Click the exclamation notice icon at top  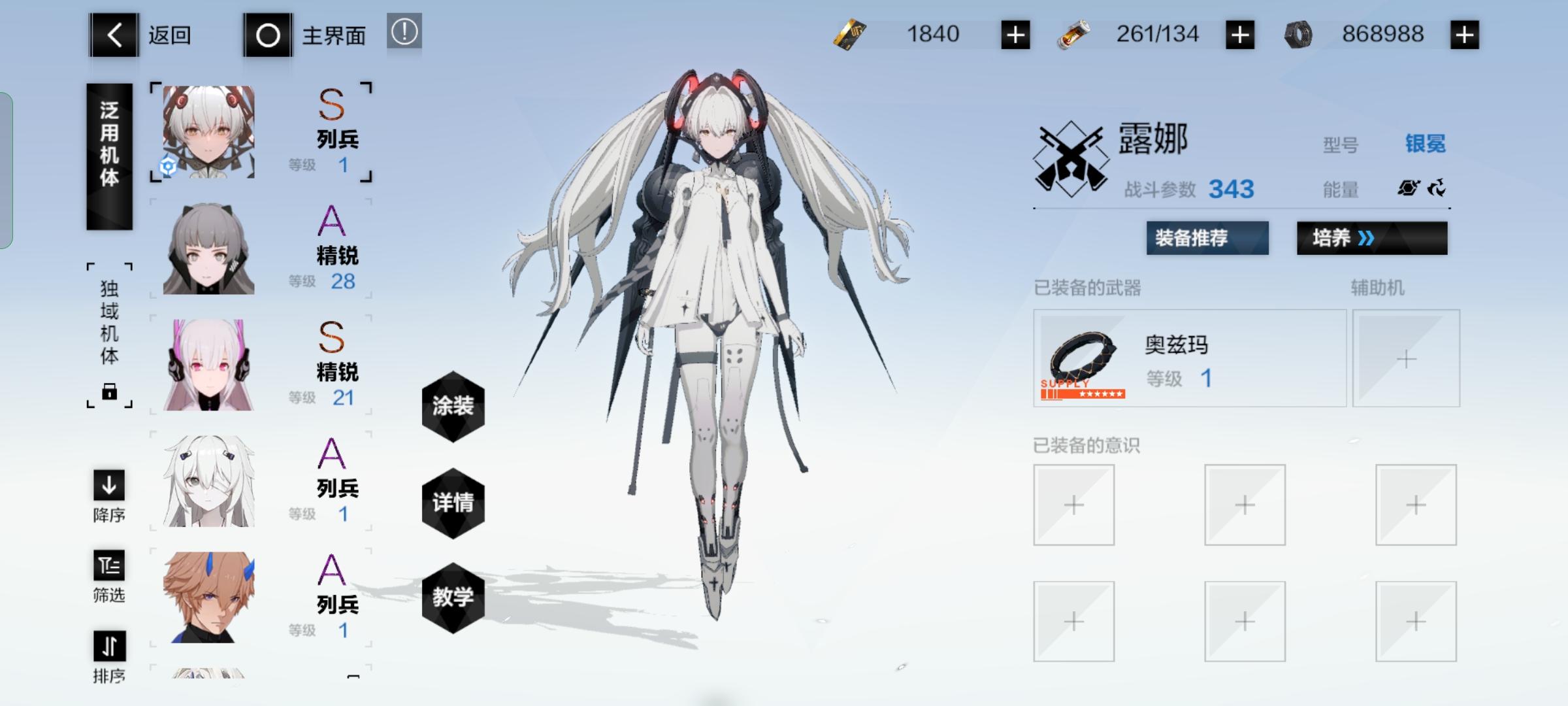tap(404, 30)
